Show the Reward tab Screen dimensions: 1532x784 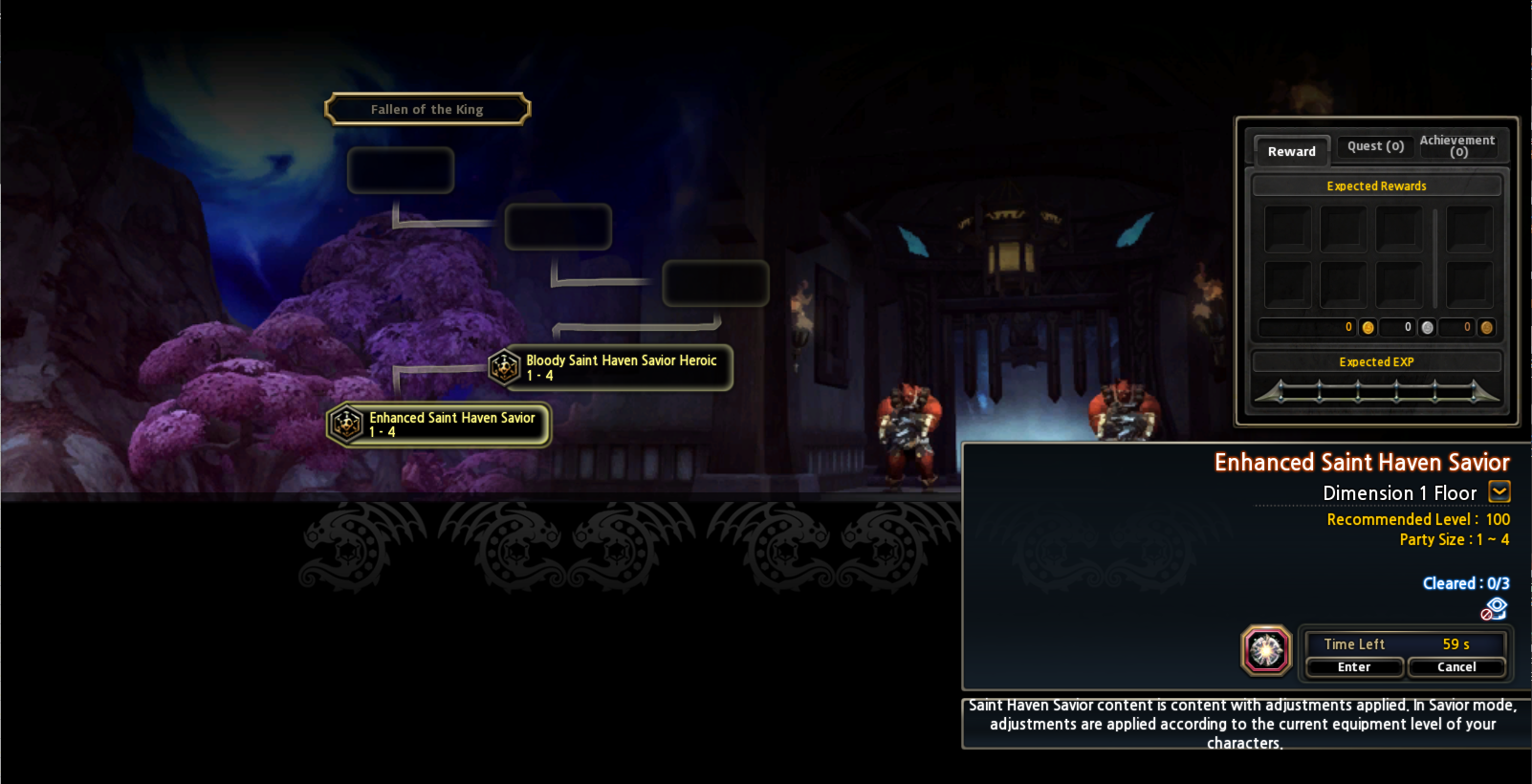coord(1291,151)
